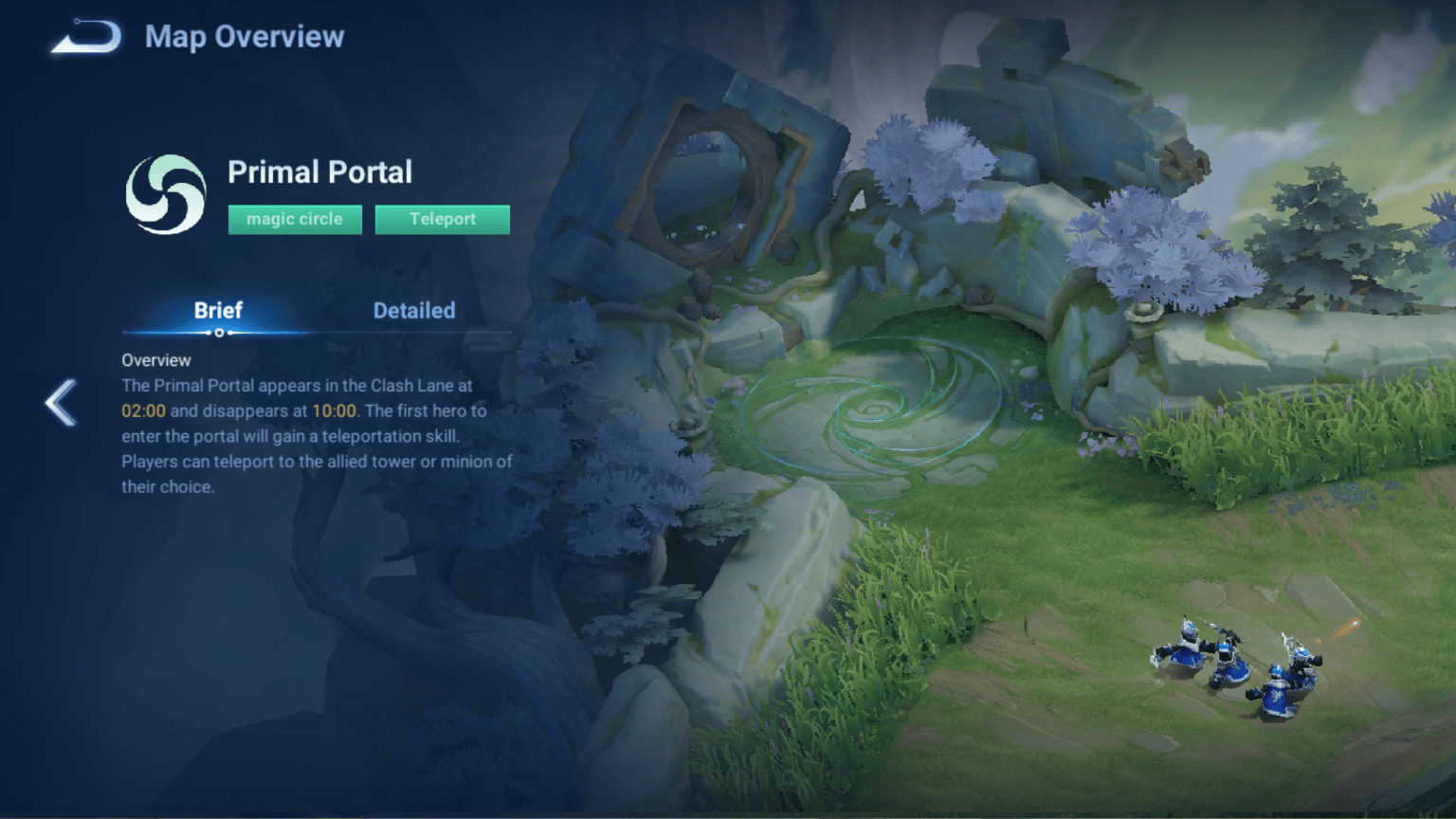Click the orange timestamp 02:00

pos(142,410)
